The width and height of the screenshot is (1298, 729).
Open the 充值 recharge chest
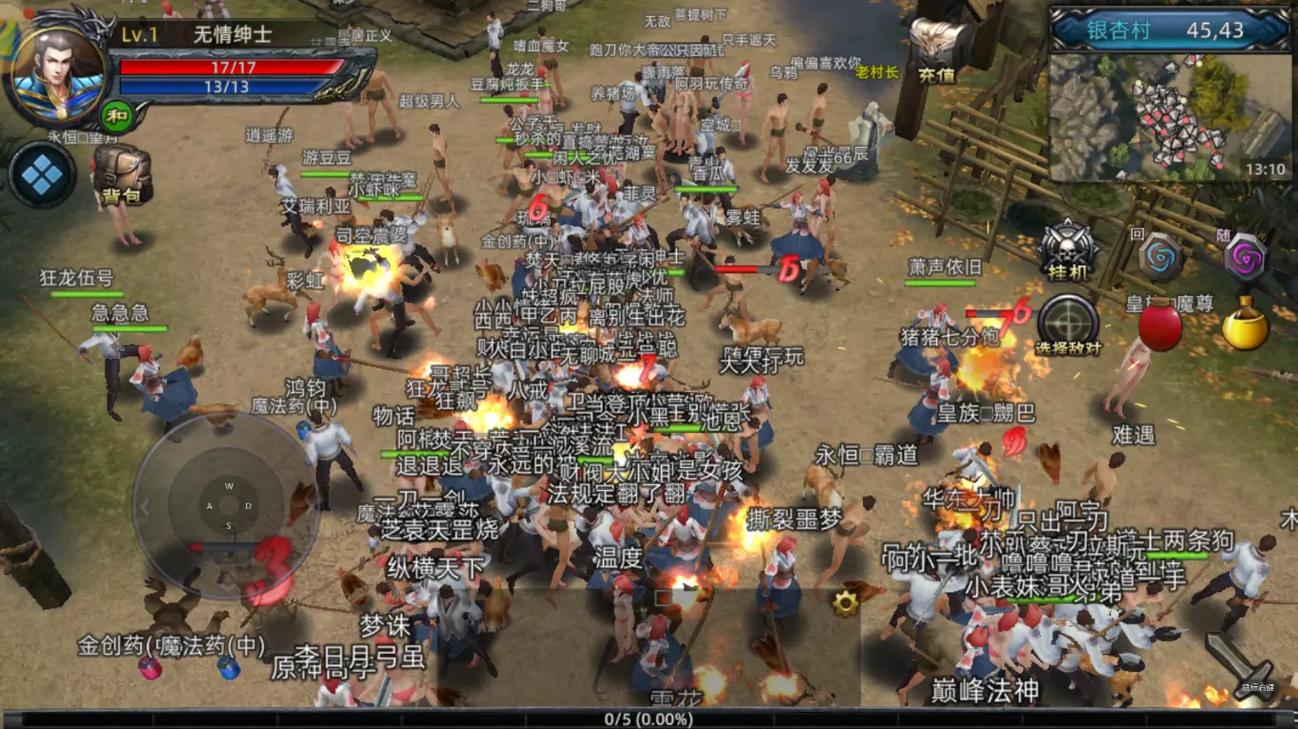[937, 50]
